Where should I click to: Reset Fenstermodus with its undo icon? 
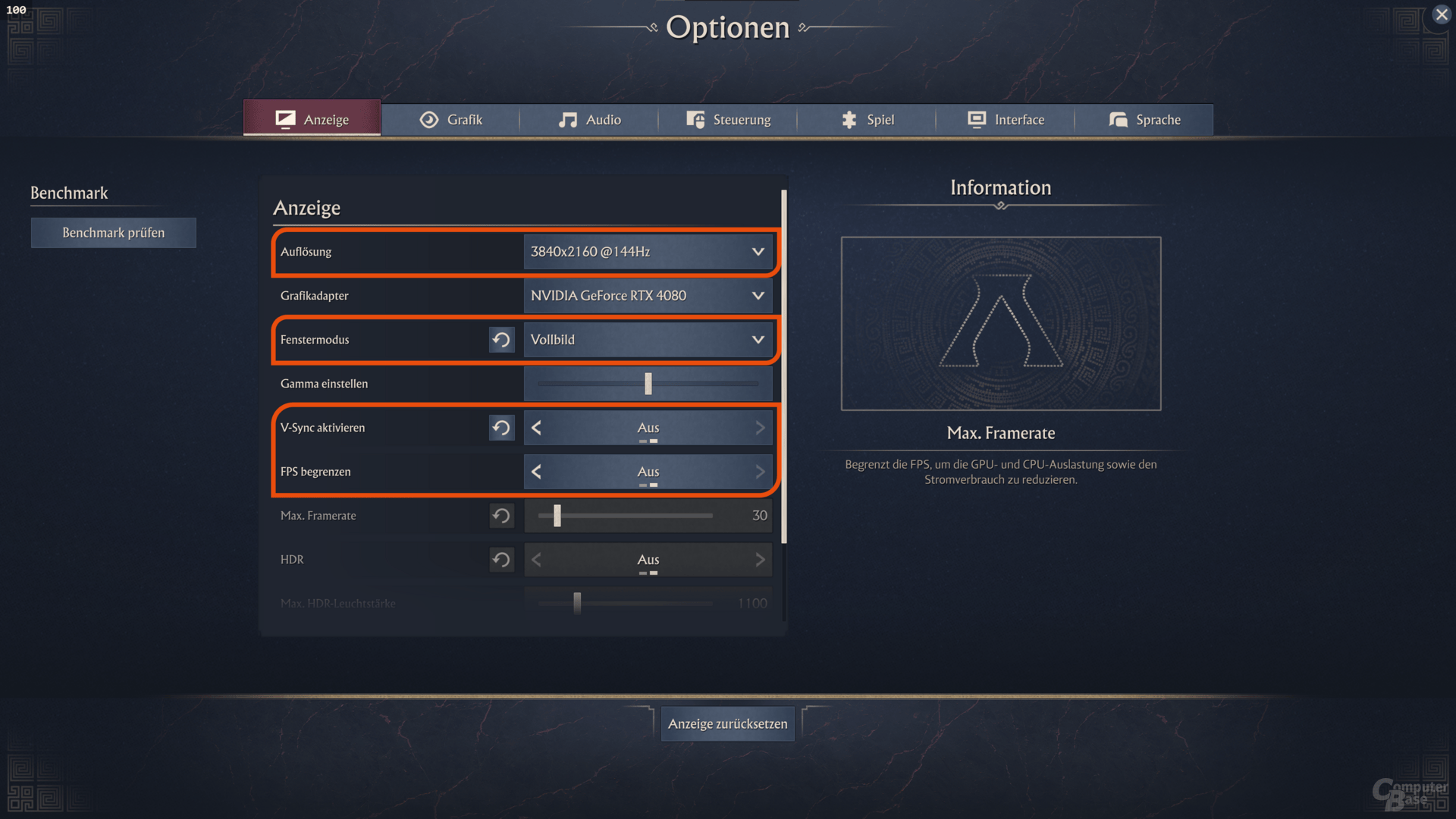(x=501, y=340)
